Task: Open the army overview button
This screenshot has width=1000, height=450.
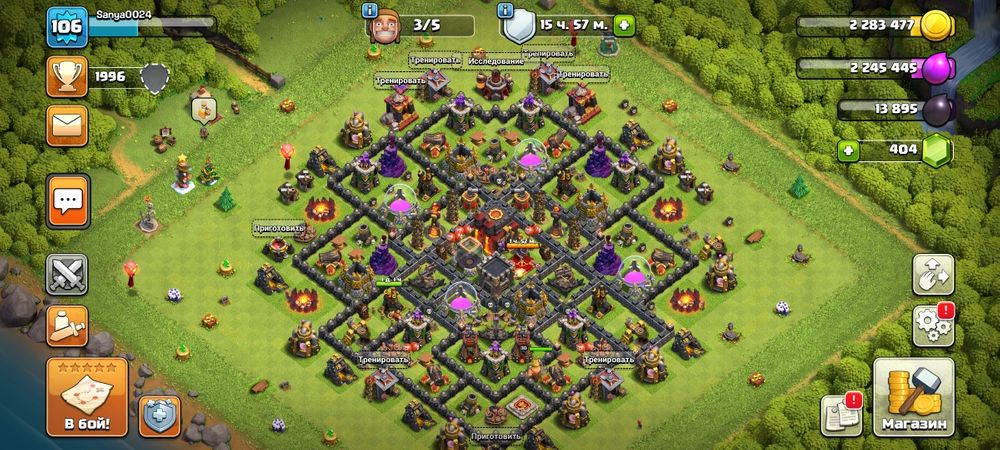Action: pos(67,325)
